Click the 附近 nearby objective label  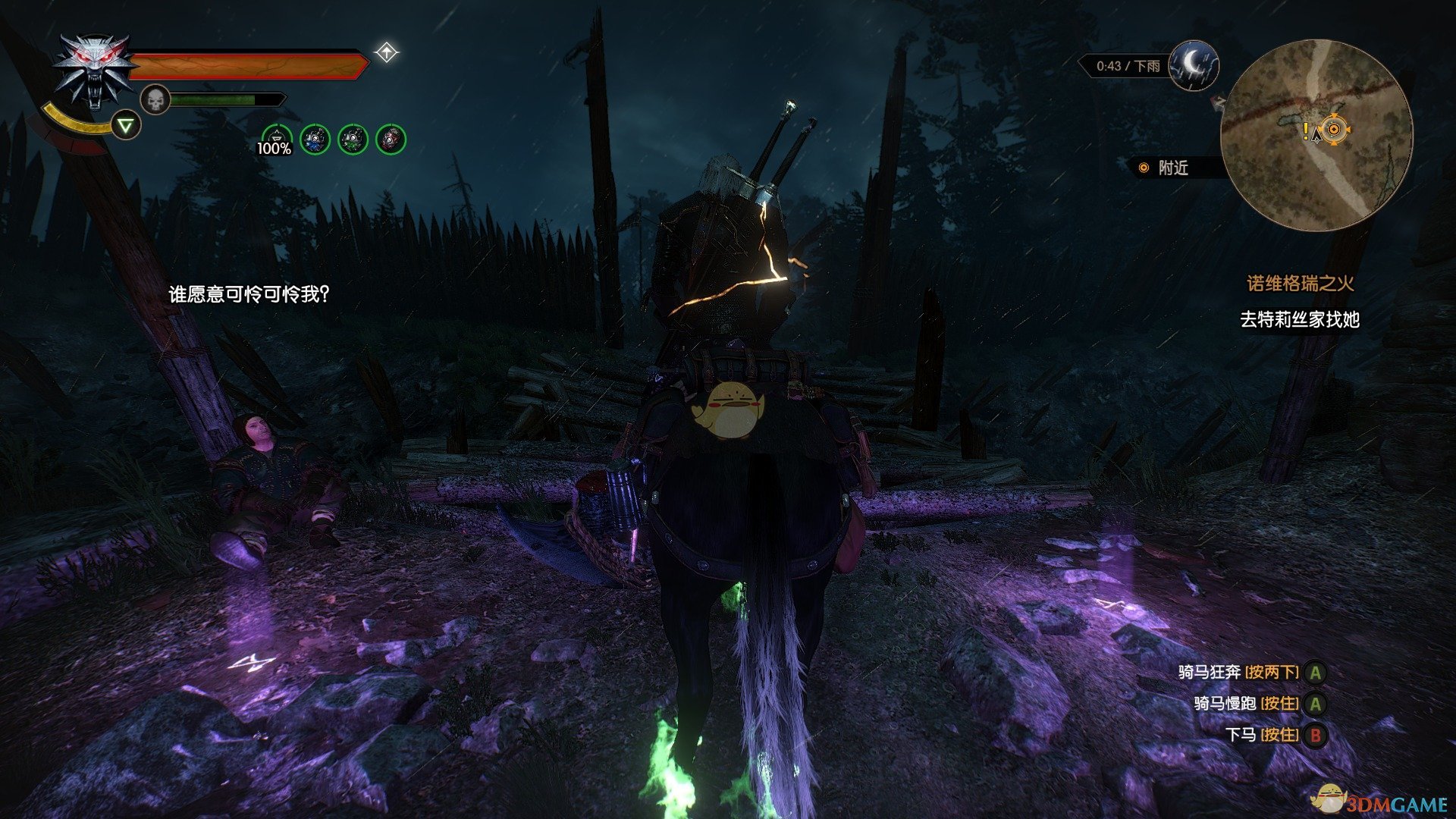tap(1172, 168)
